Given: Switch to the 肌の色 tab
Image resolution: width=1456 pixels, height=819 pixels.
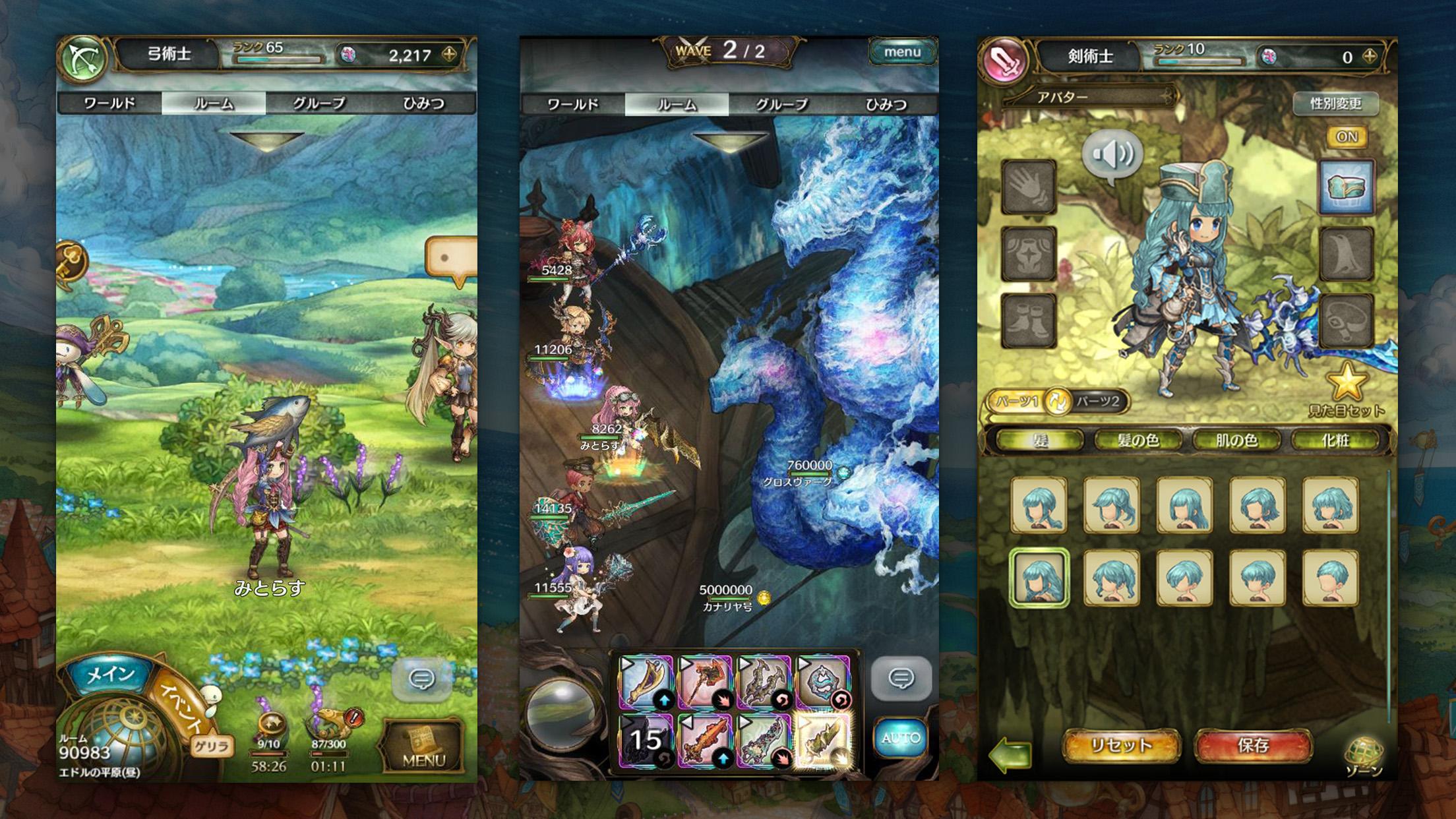Looking at the screenshot, I should pos(1236,440).
